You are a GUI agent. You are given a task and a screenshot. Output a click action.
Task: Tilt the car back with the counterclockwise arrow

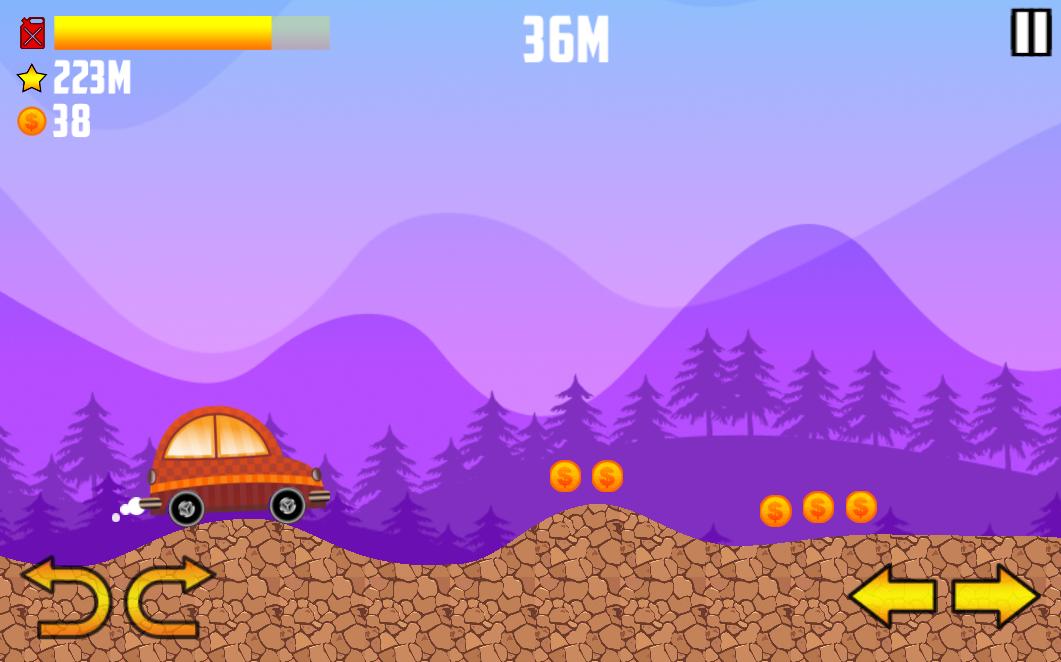pos(68,597)
